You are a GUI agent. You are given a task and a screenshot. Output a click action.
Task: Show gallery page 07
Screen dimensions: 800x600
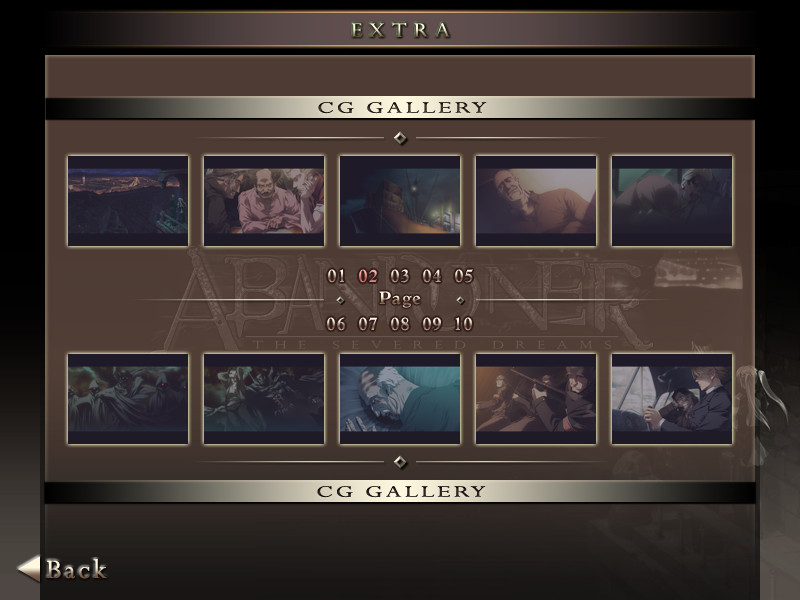tap(368, 324)
